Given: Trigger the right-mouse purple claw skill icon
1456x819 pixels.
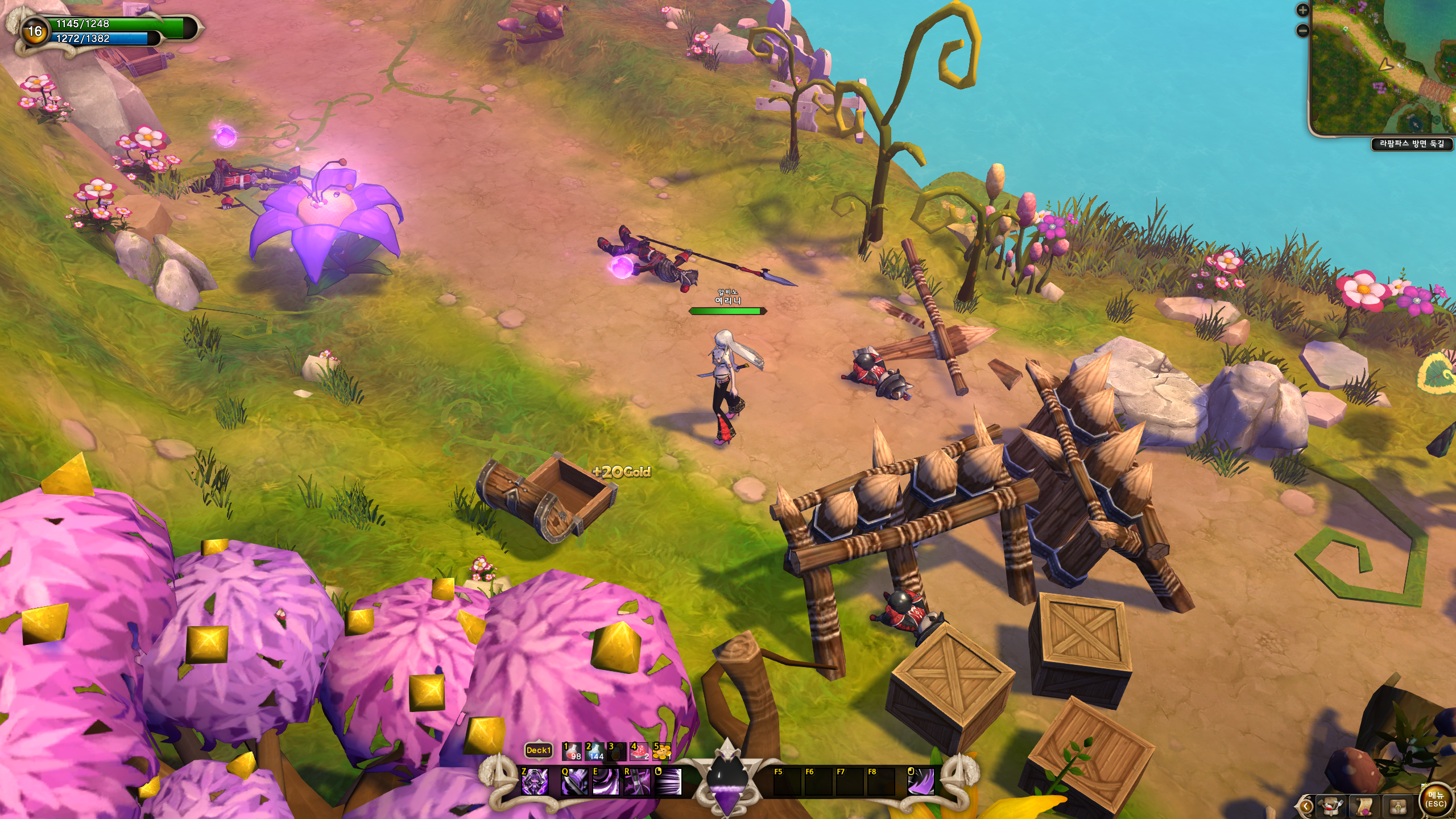Looking at the screenshot, I should (920, 781).
